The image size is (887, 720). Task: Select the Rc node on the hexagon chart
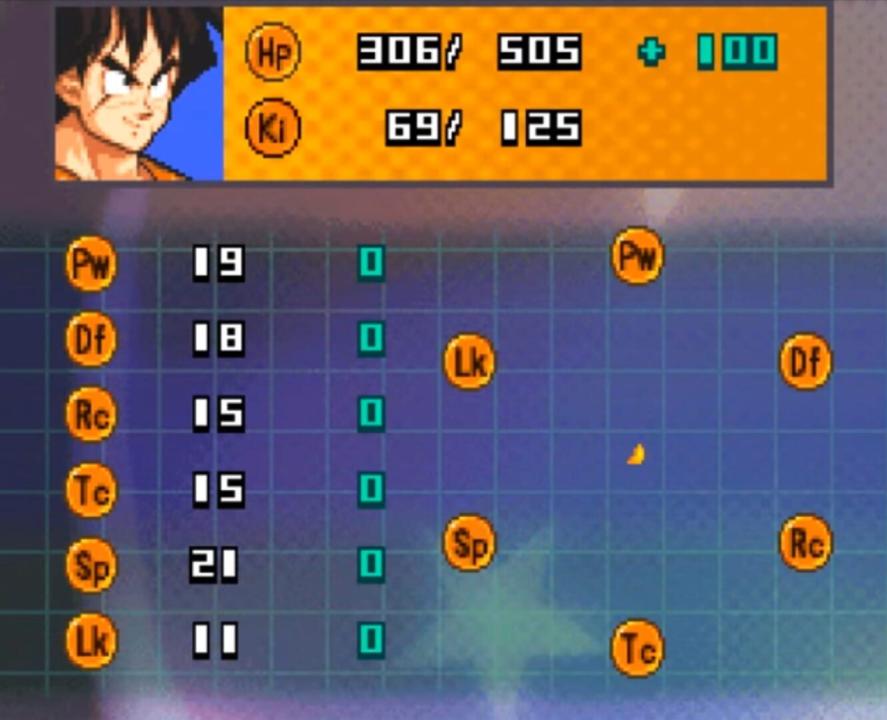tap(805, 543)
